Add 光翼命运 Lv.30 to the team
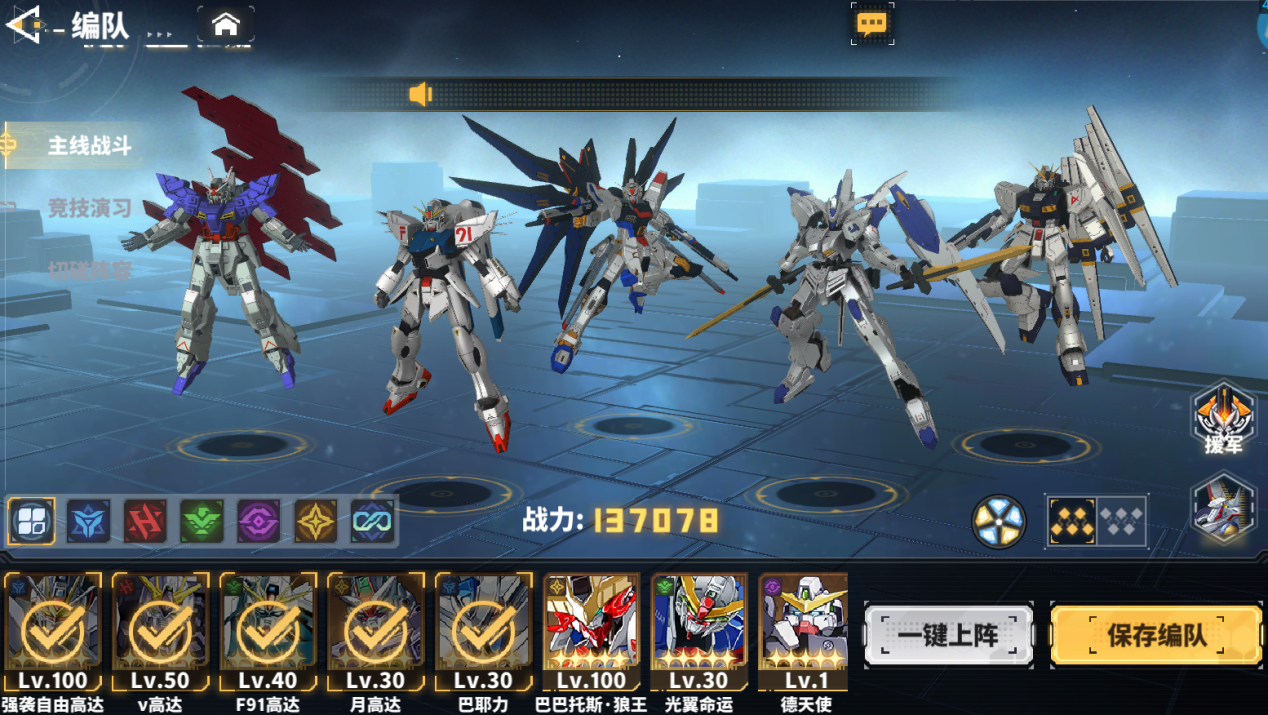 pos(699,630)
